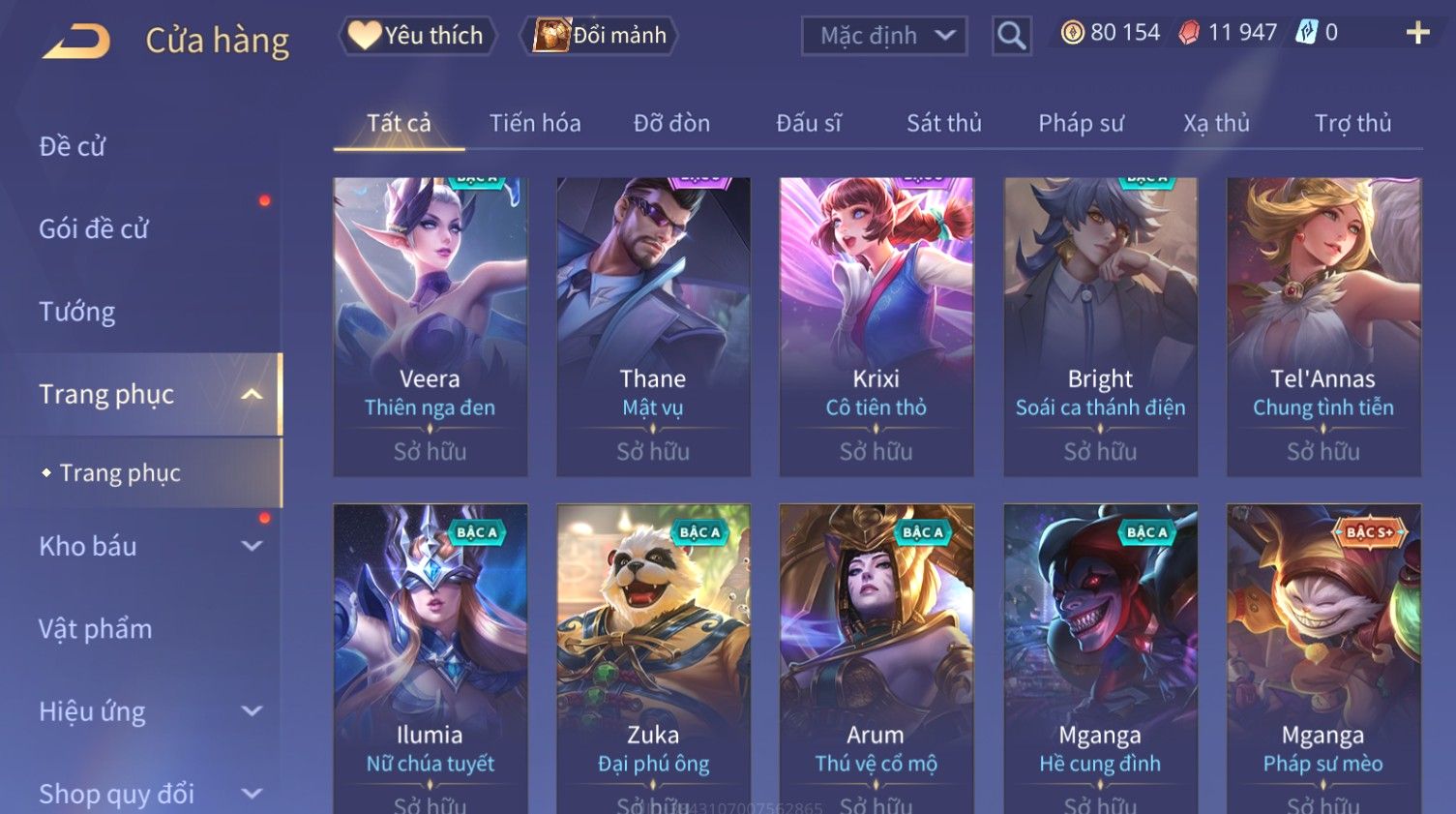
Task: Show the Pháp sư skins tab
Action: point(1081,123)
